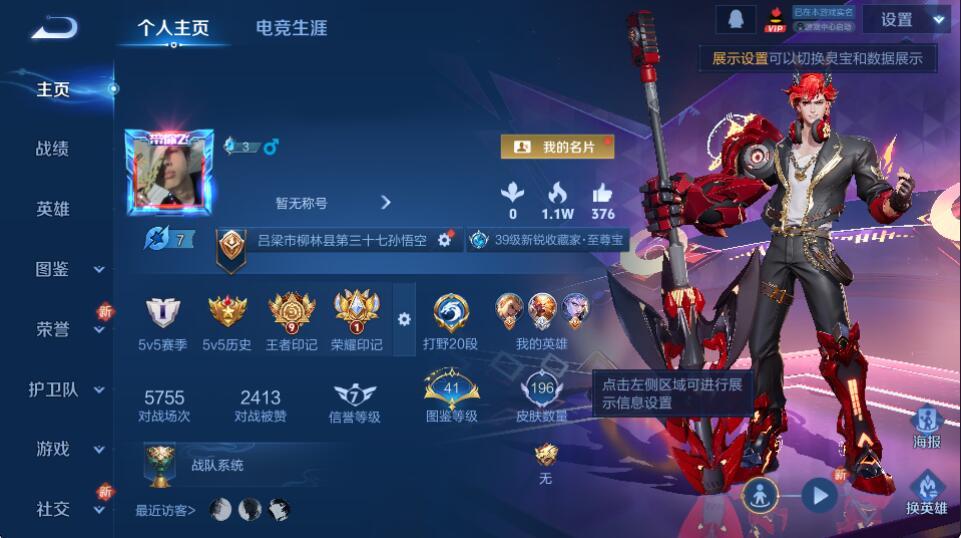This screenshot has width=961, height=538.
Task: Click the 我的名片 button
Action: pyautogui.click(x=557, y=147)
